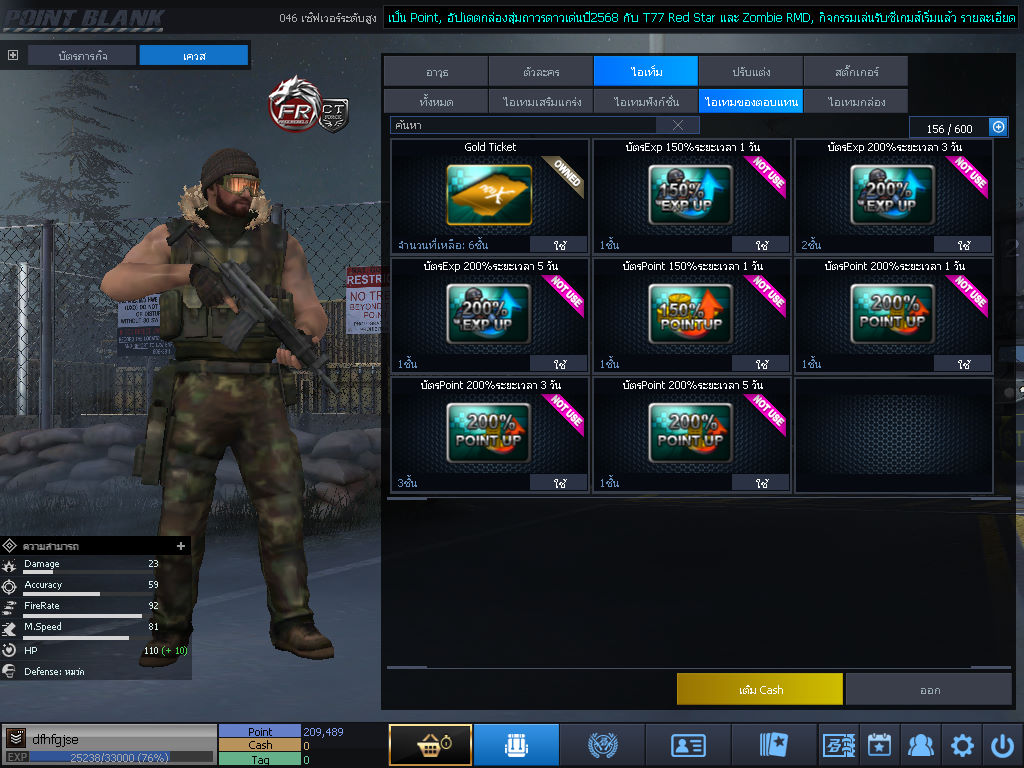
Task: Open the สติ๊กเกอร์ sticker tab
Action: point(855,72)
